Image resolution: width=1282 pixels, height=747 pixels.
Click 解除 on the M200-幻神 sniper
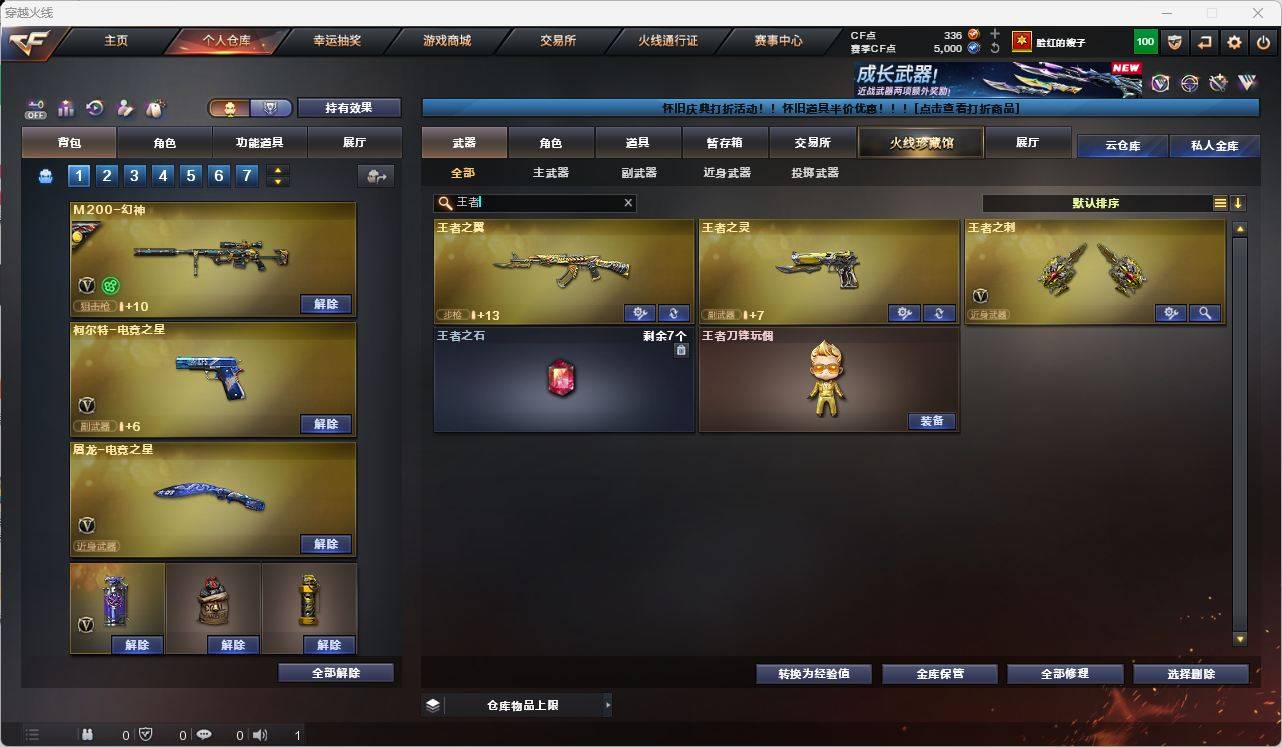[326, 305]
